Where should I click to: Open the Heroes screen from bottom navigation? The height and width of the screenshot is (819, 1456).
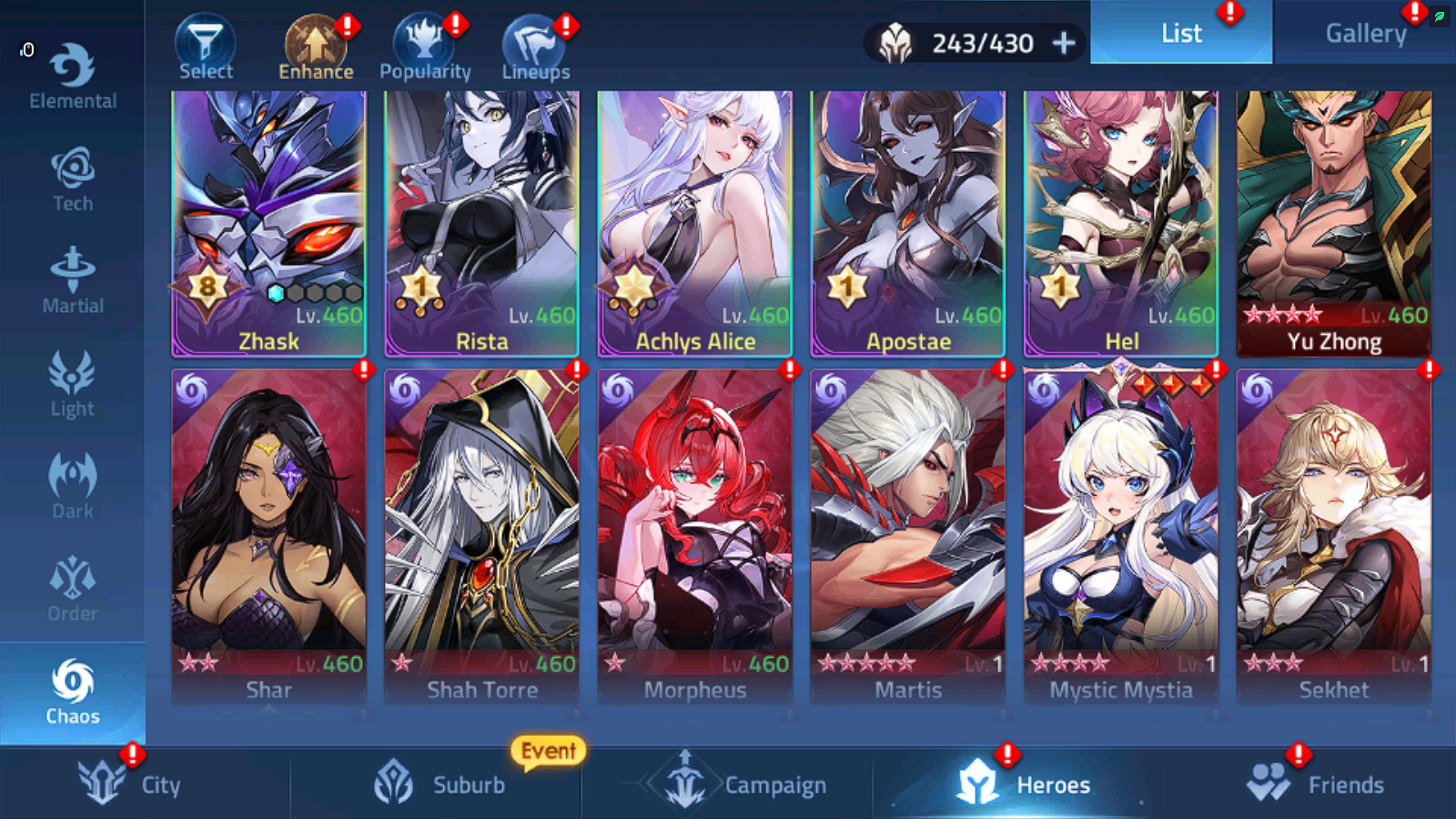[1028, 784]
